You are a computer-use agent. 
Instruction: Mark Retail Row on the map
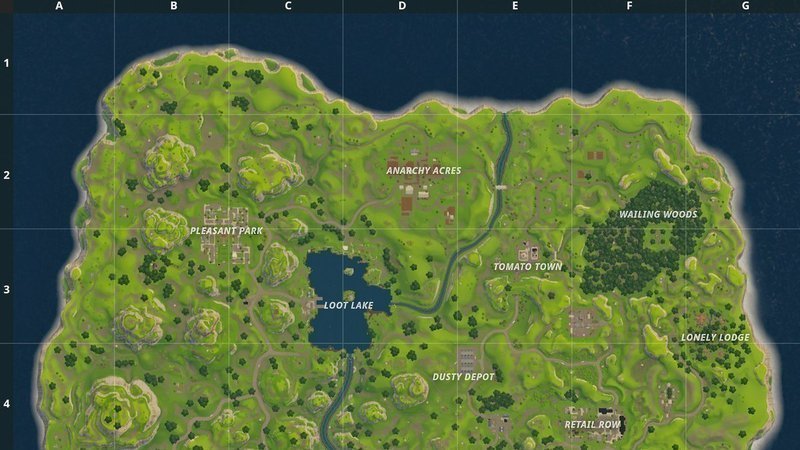[x=593, y=424]
